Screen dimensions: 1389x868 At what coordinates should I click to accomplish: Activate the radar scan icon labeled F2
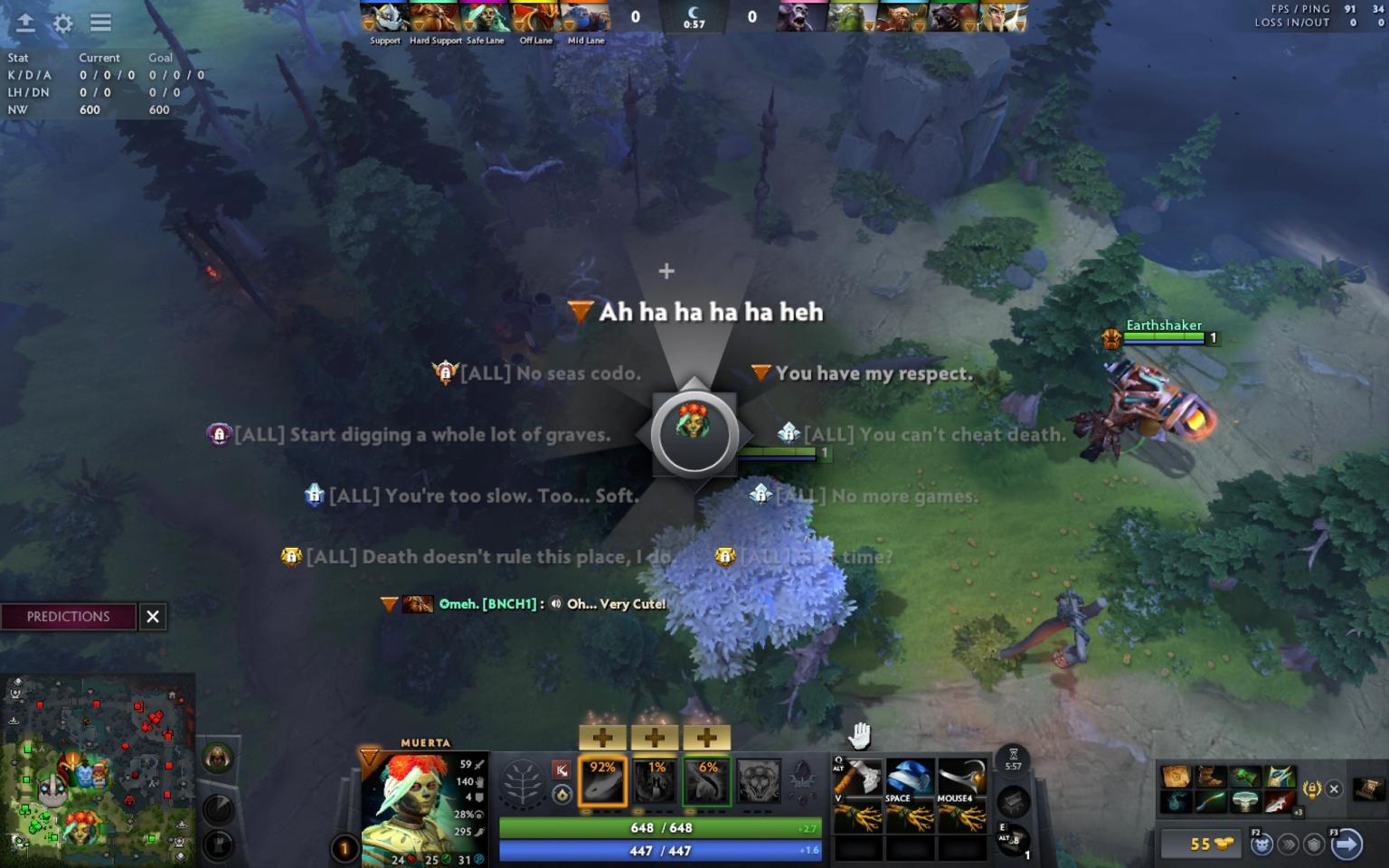pos(1261,843)
